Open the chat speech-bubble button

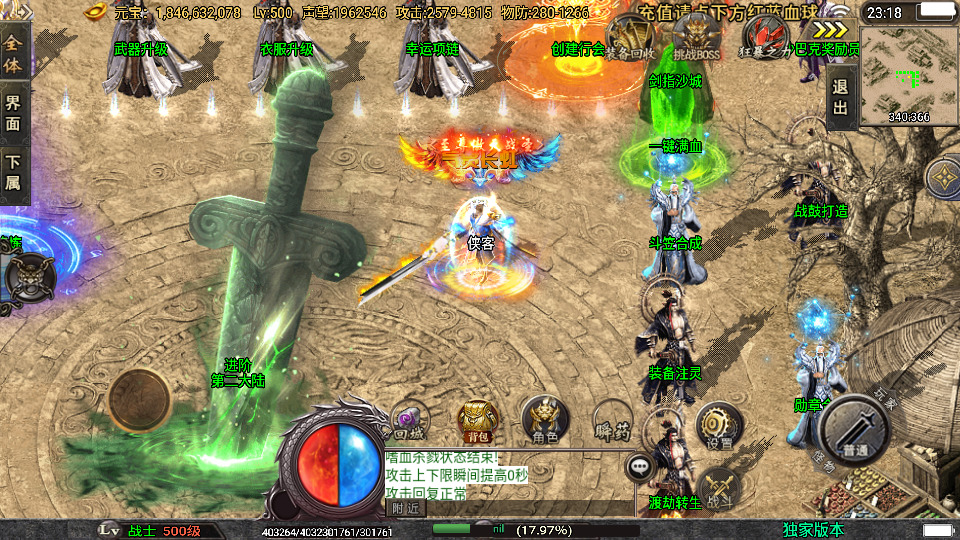click(638, 466)
